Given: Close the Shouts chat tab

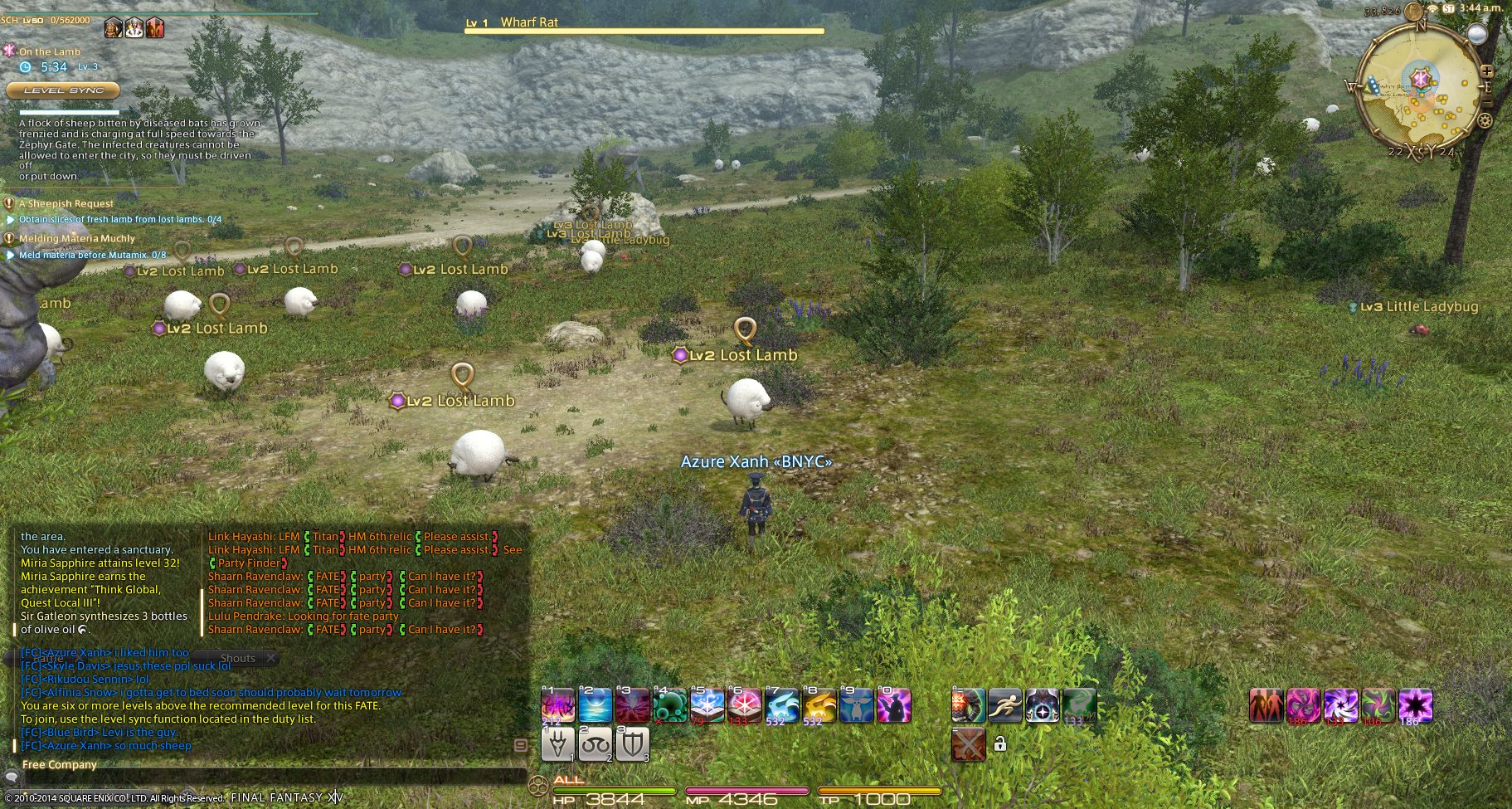Looking at the screenshot, I should pyautogui.click(x=270, y=658).
